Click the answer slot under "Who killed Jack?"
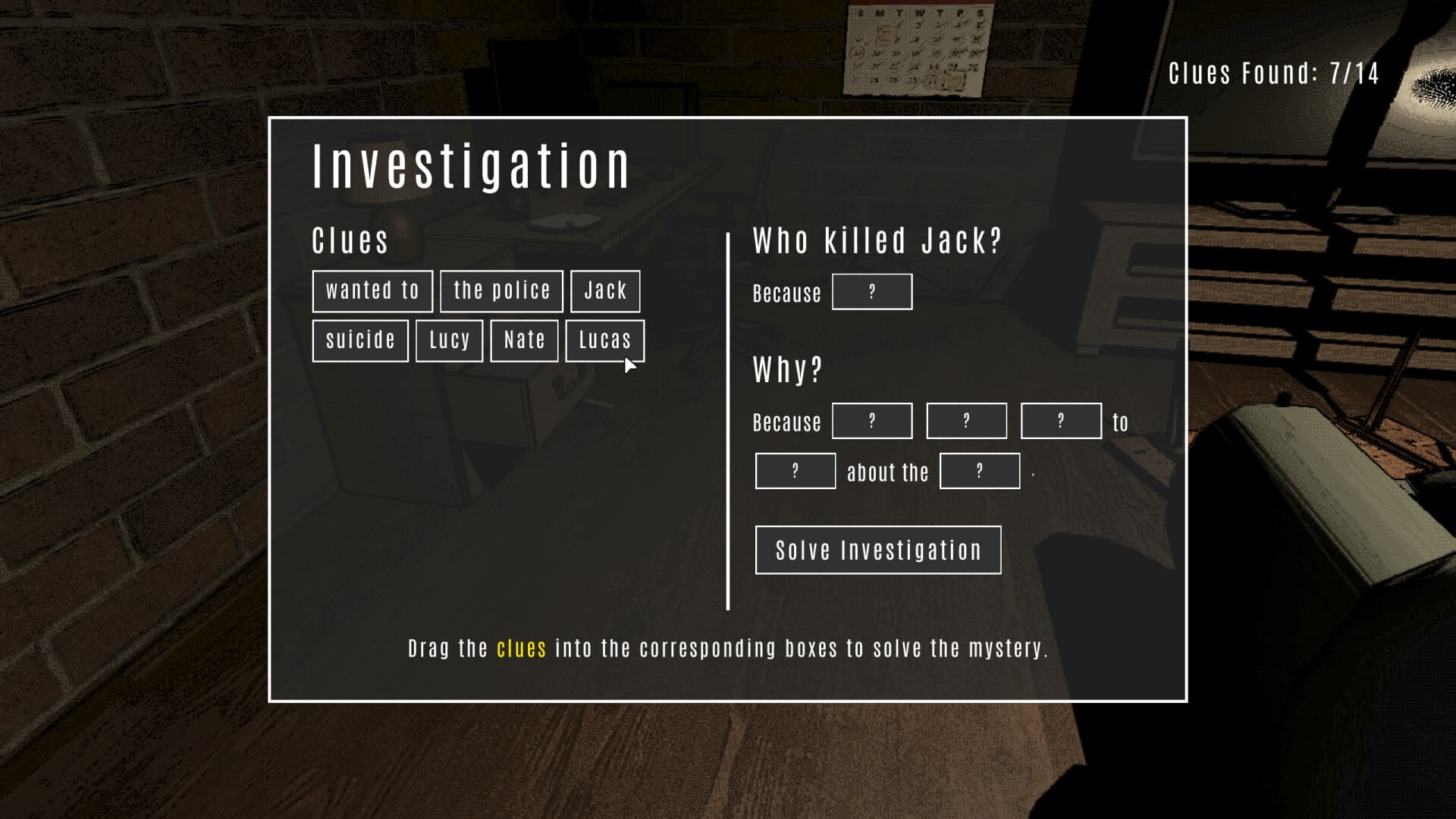The image size is (1456, 819). pos(872,291)
